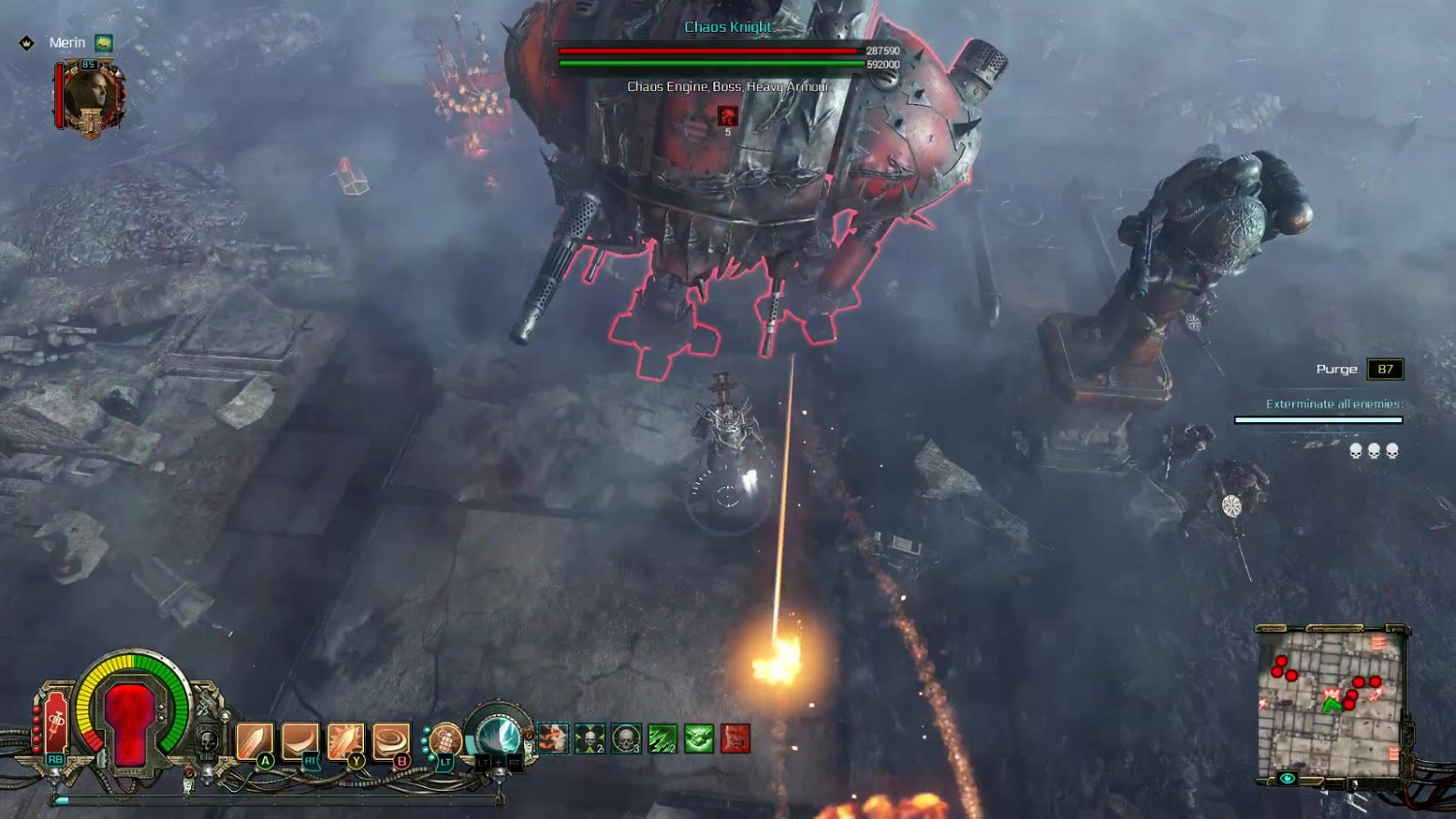The width and height of the screenshot is (1456, 819).
Task: Toggle the eye visibility icon under the minimap
Action: [x=1287, y=776]
